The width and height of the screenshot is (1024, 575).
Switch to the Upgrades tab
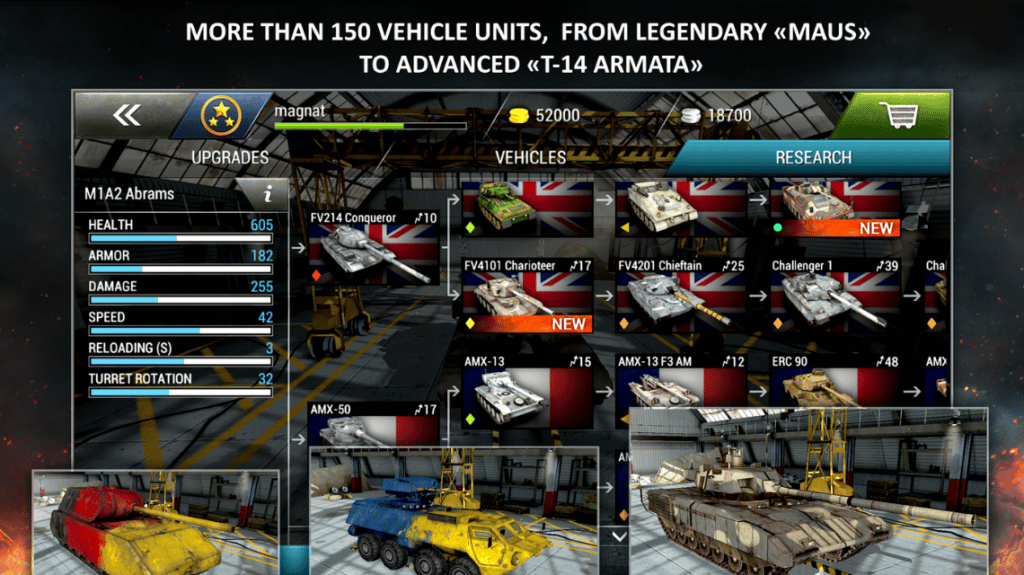(230, 157)
